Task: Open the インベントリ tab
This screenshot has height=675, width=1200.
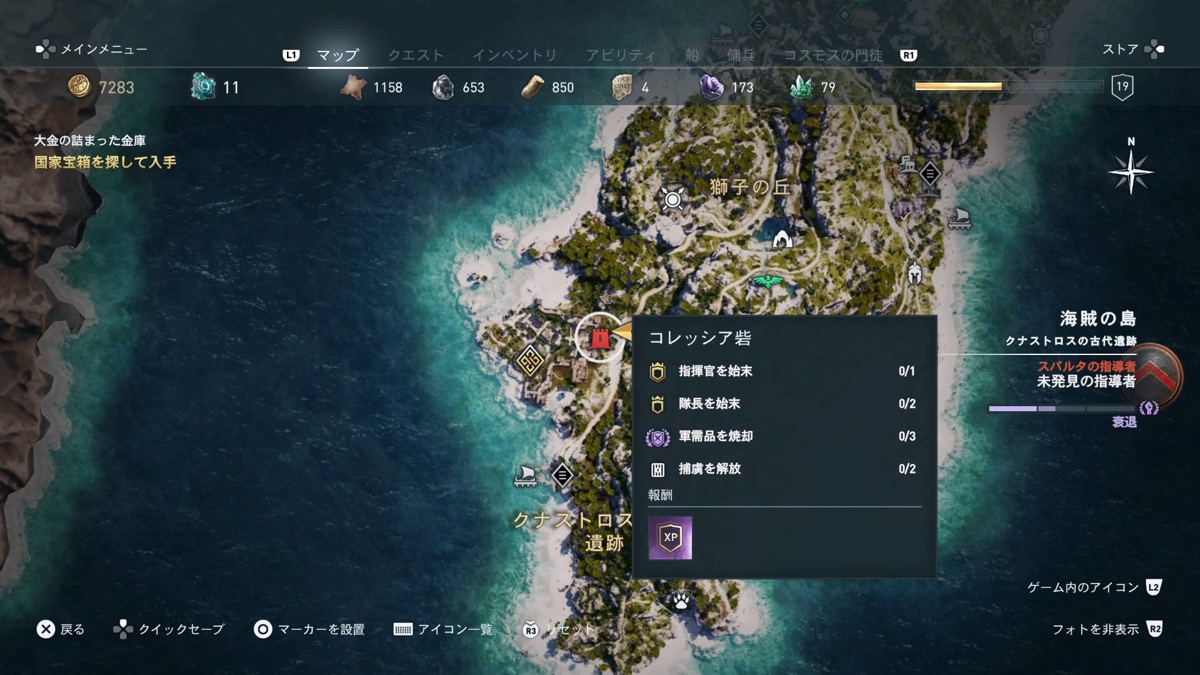Action: pyautogui.click(x=514, y=55)
